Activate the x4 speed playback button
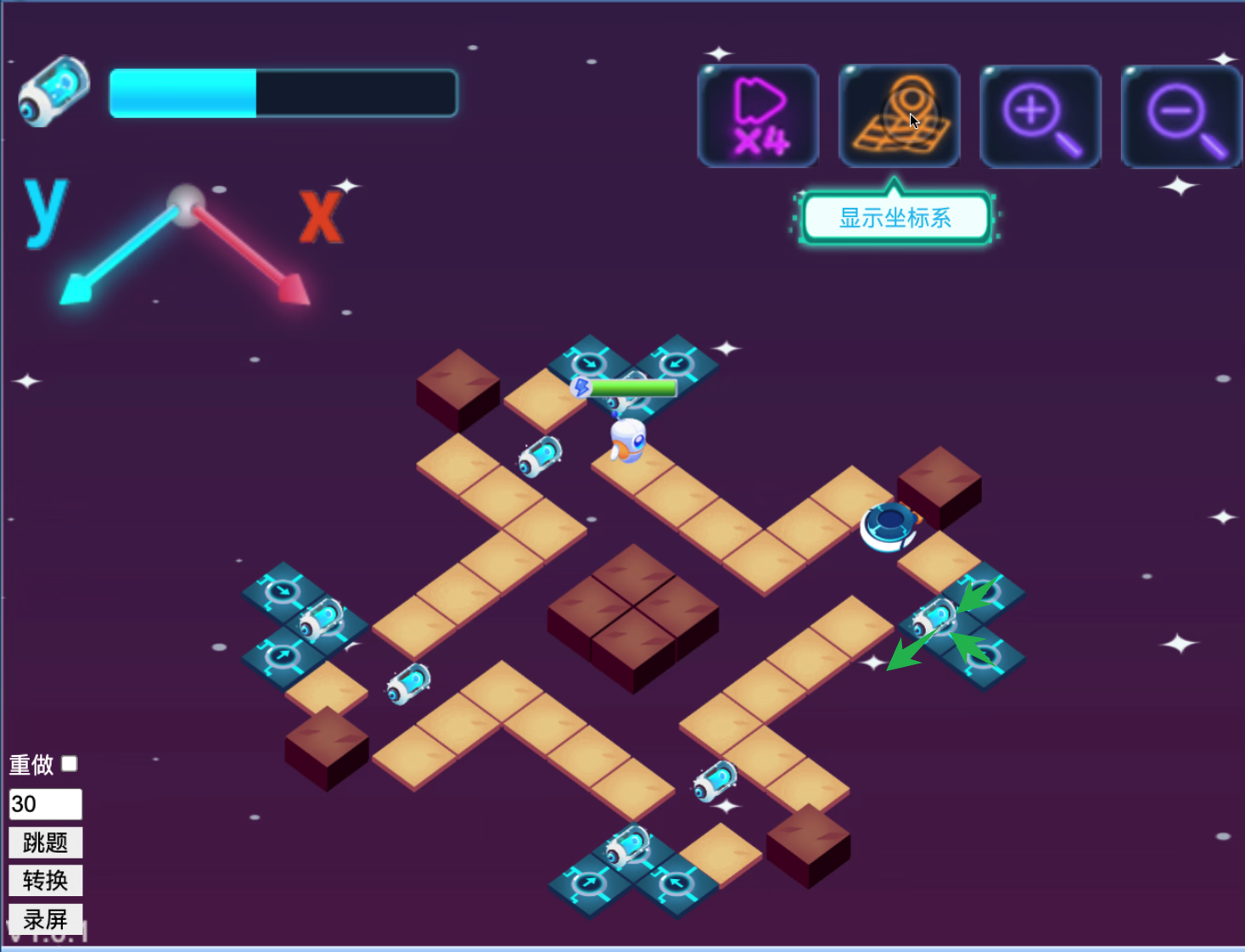1245x952 pixels. (758, 116)
